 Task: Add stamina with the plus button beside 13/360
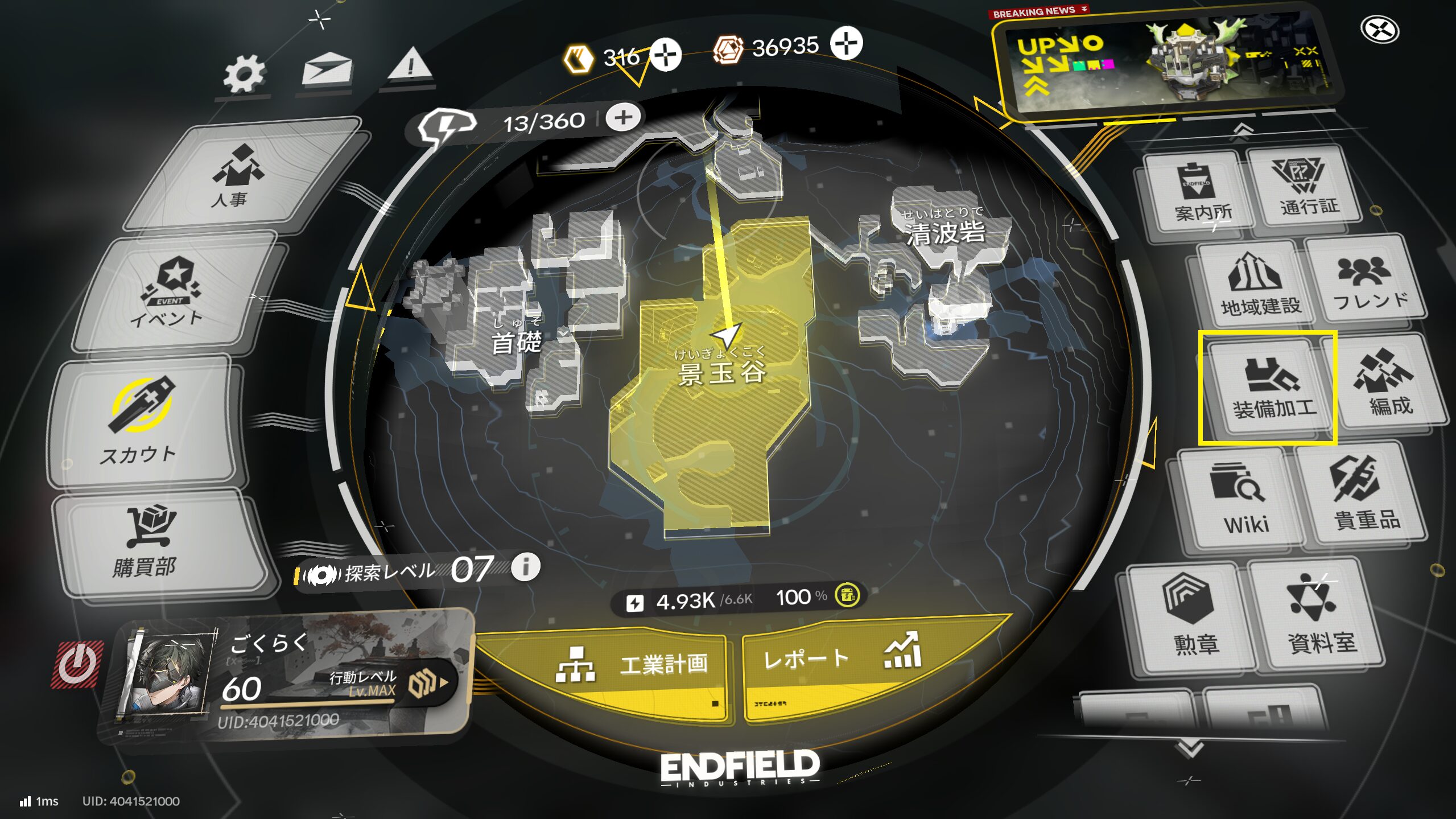pos(623,118)
